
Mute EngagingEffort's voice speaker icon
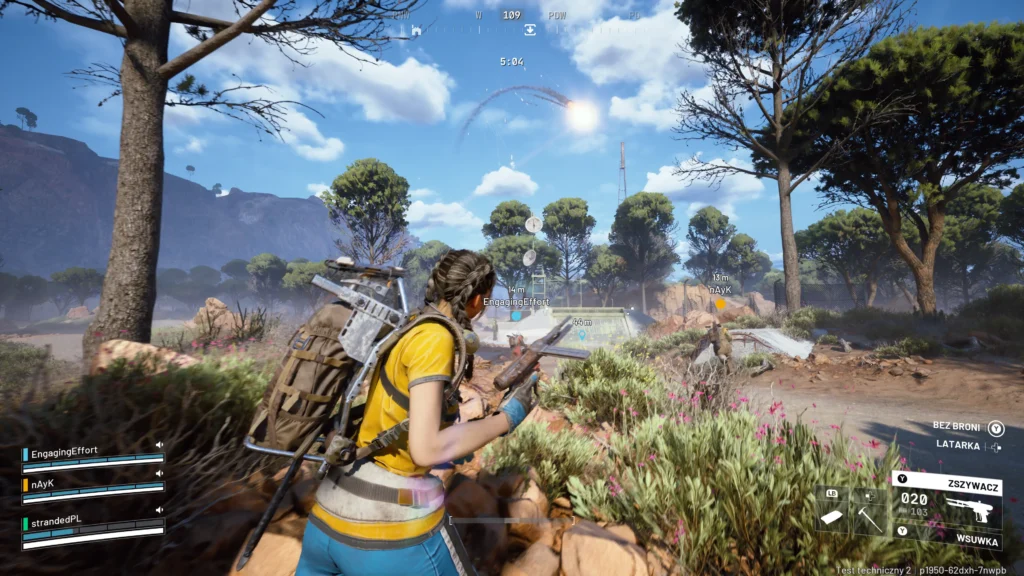click(158, 446)
